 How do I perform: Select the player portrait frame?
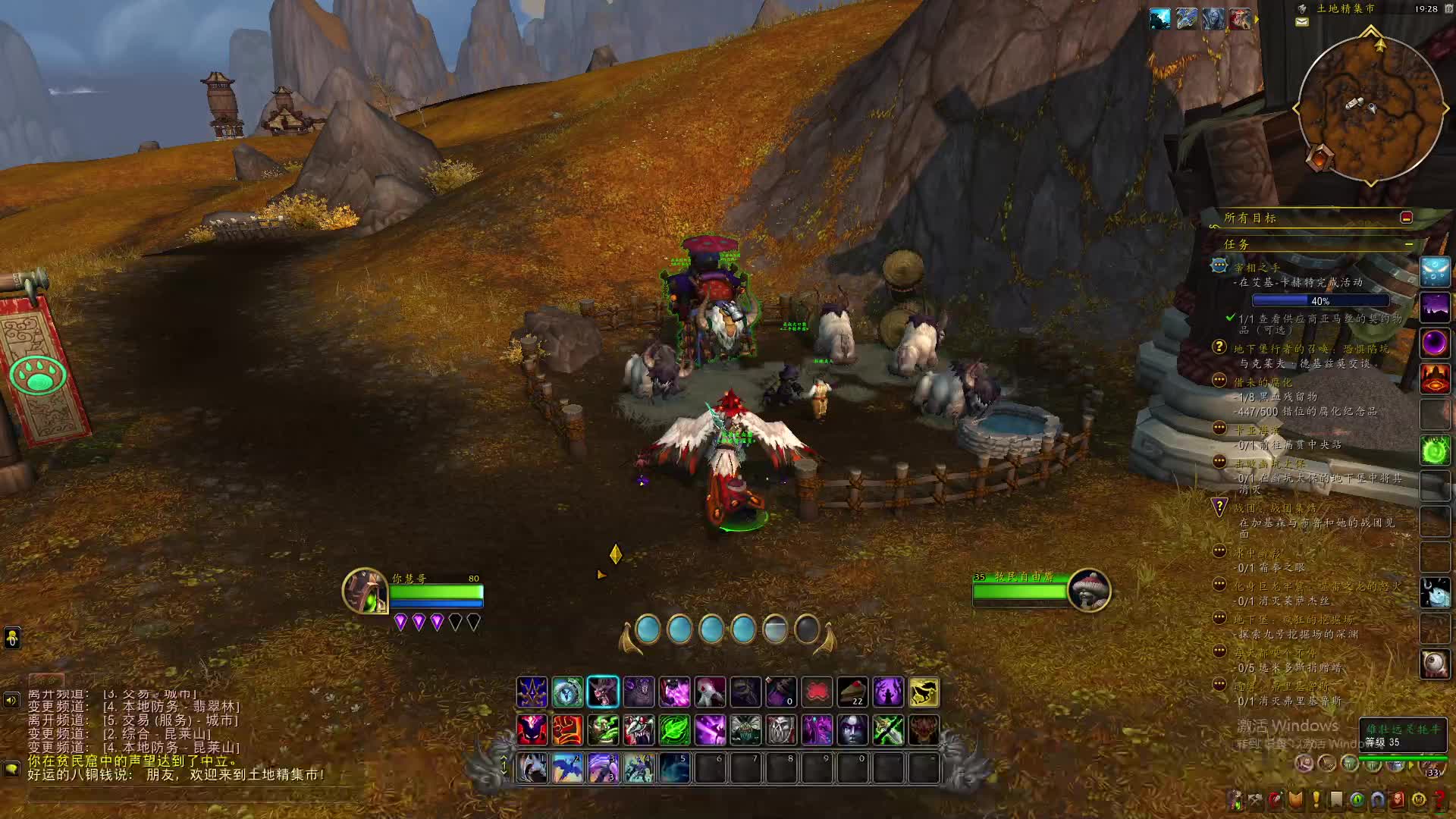365,591
